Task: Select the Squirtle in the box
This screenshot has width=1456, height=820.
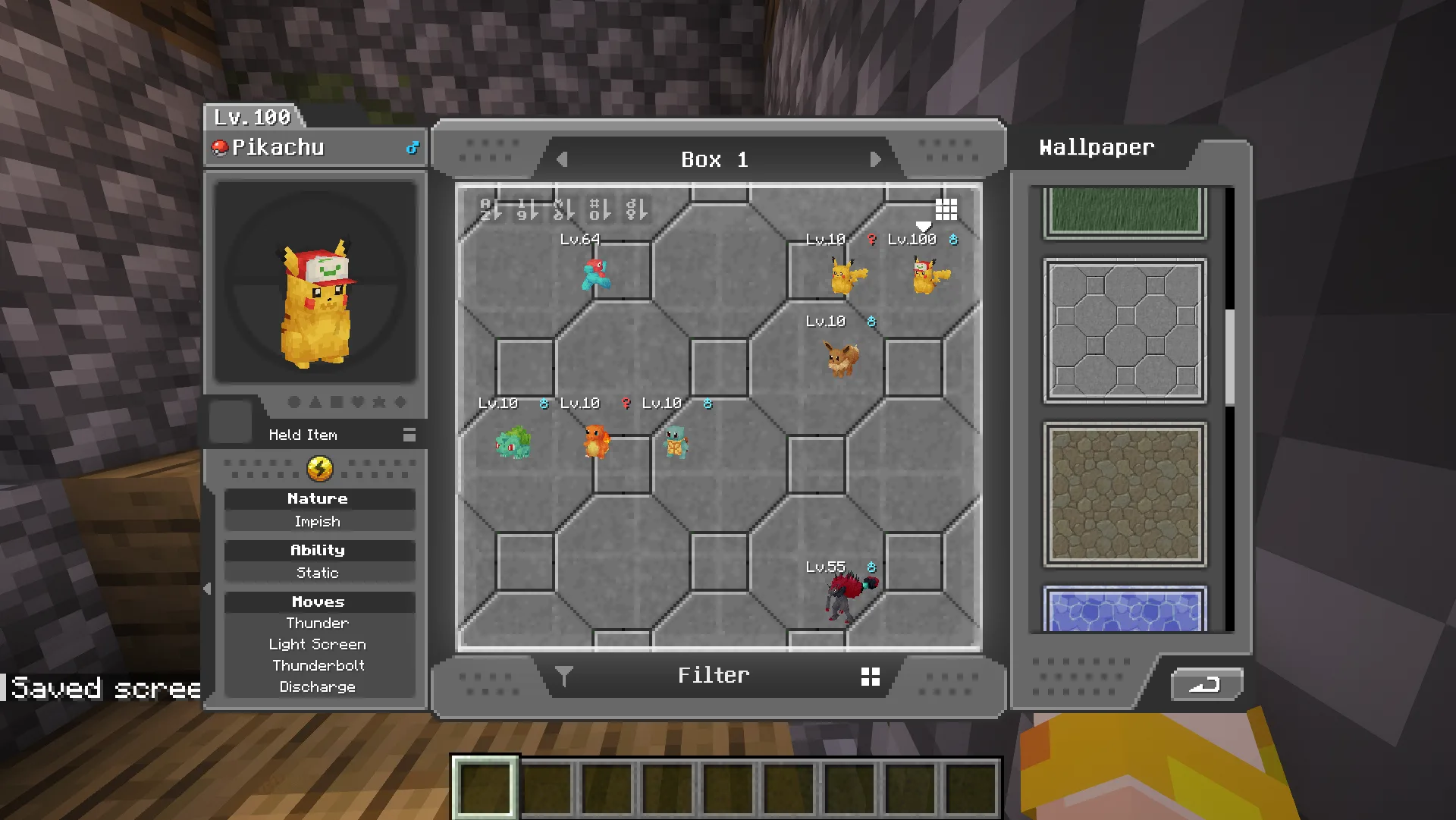Action: click(676, 442)
